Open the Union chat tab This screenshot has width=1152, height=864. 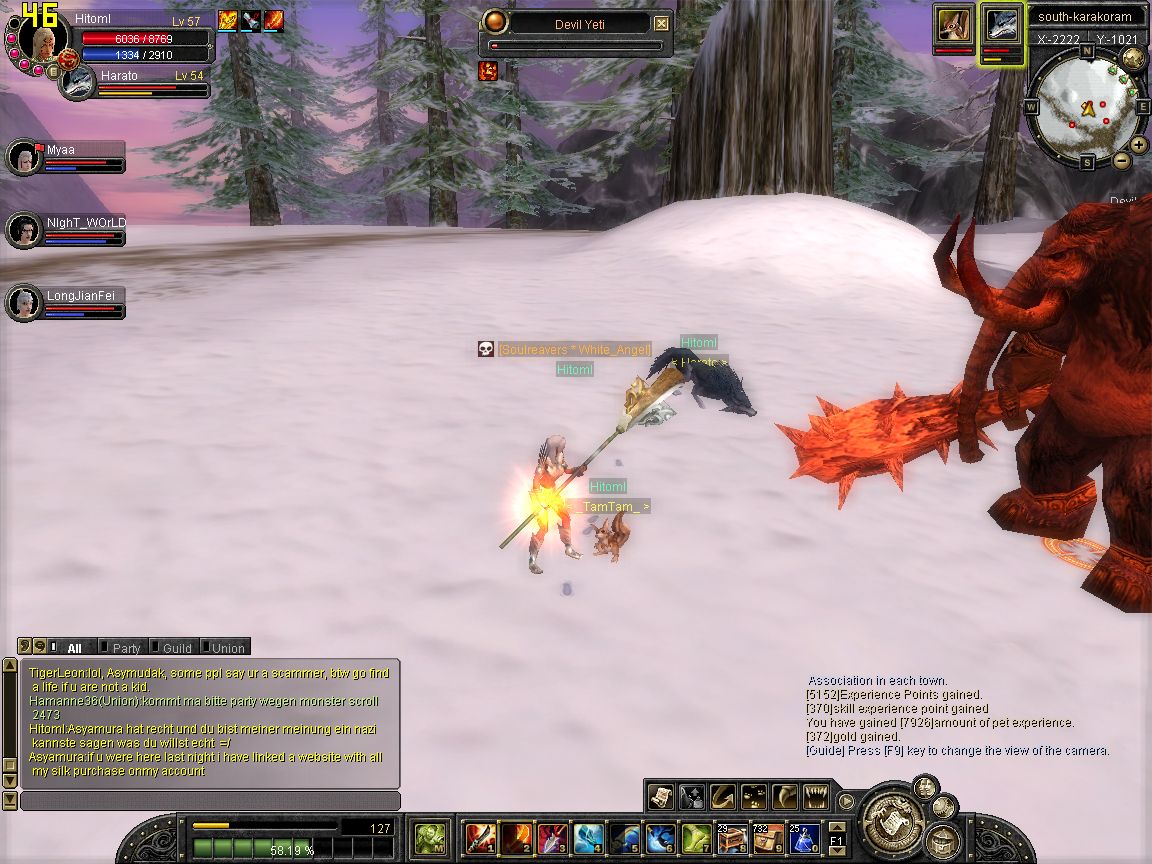226,648
